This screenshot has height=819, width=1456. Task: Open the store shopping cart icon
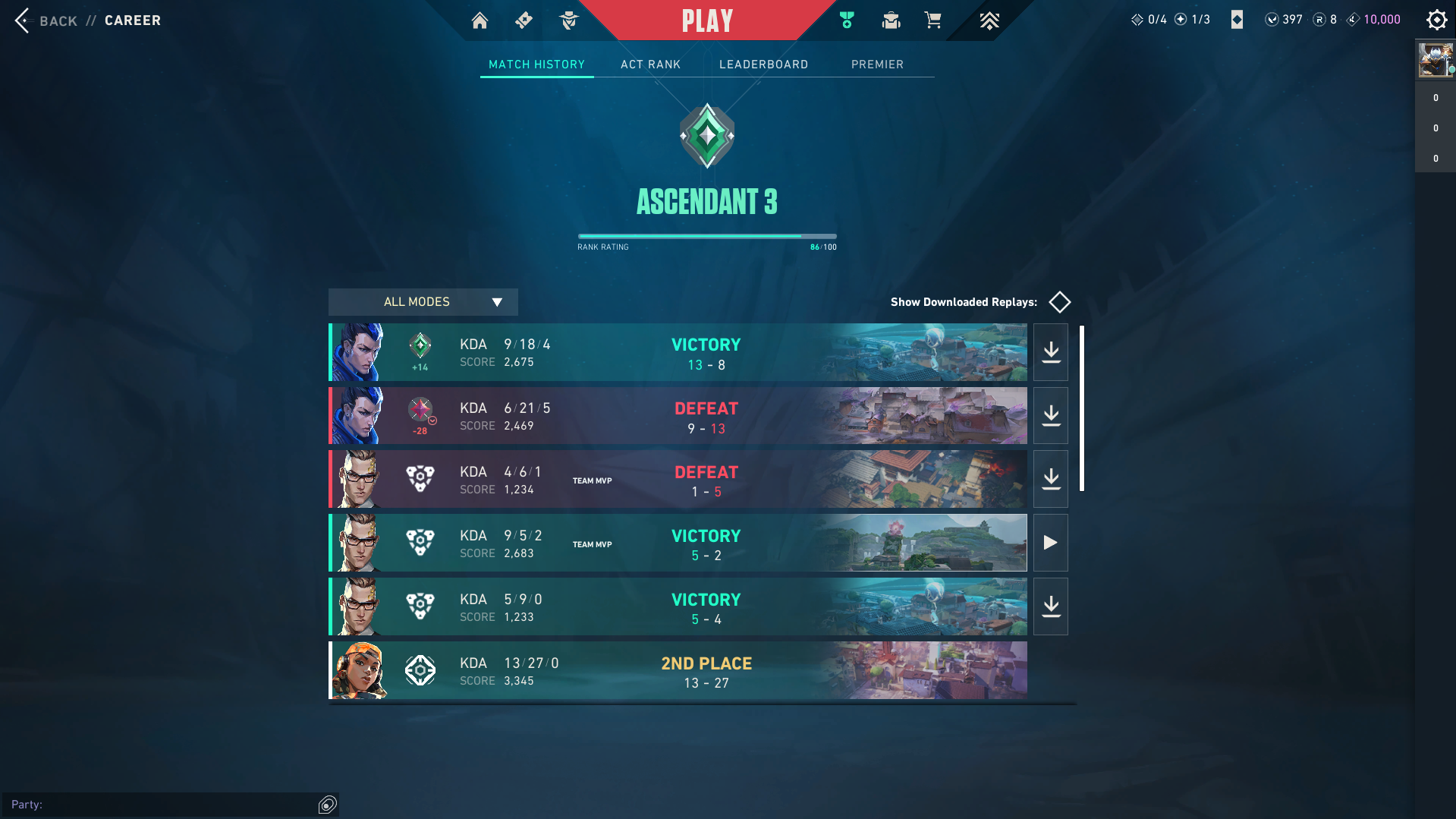click(932, 20)
